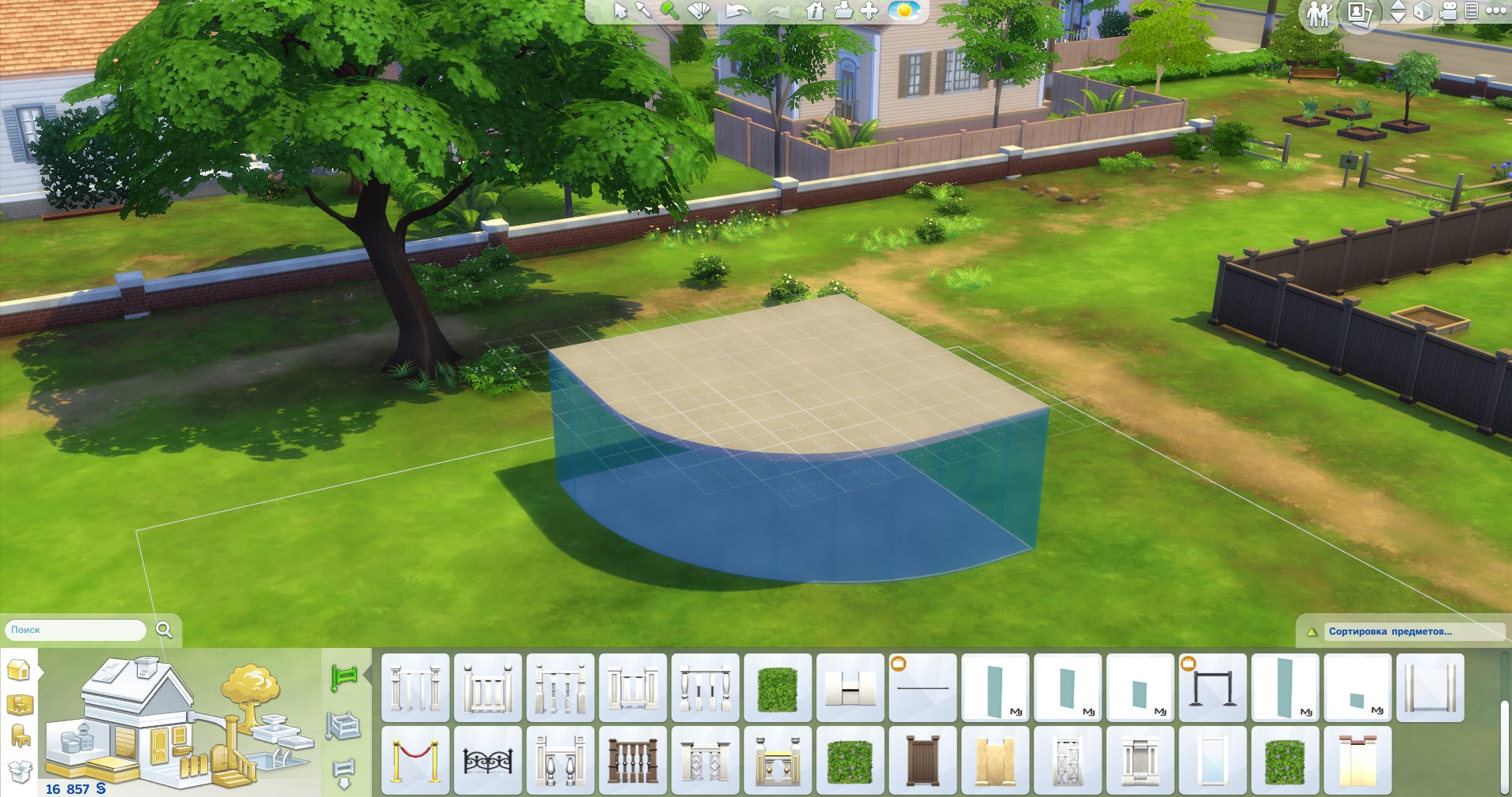Select the dark brown wooden plank fence
This screenshot has height=797, width=1512.
point(923,760)
